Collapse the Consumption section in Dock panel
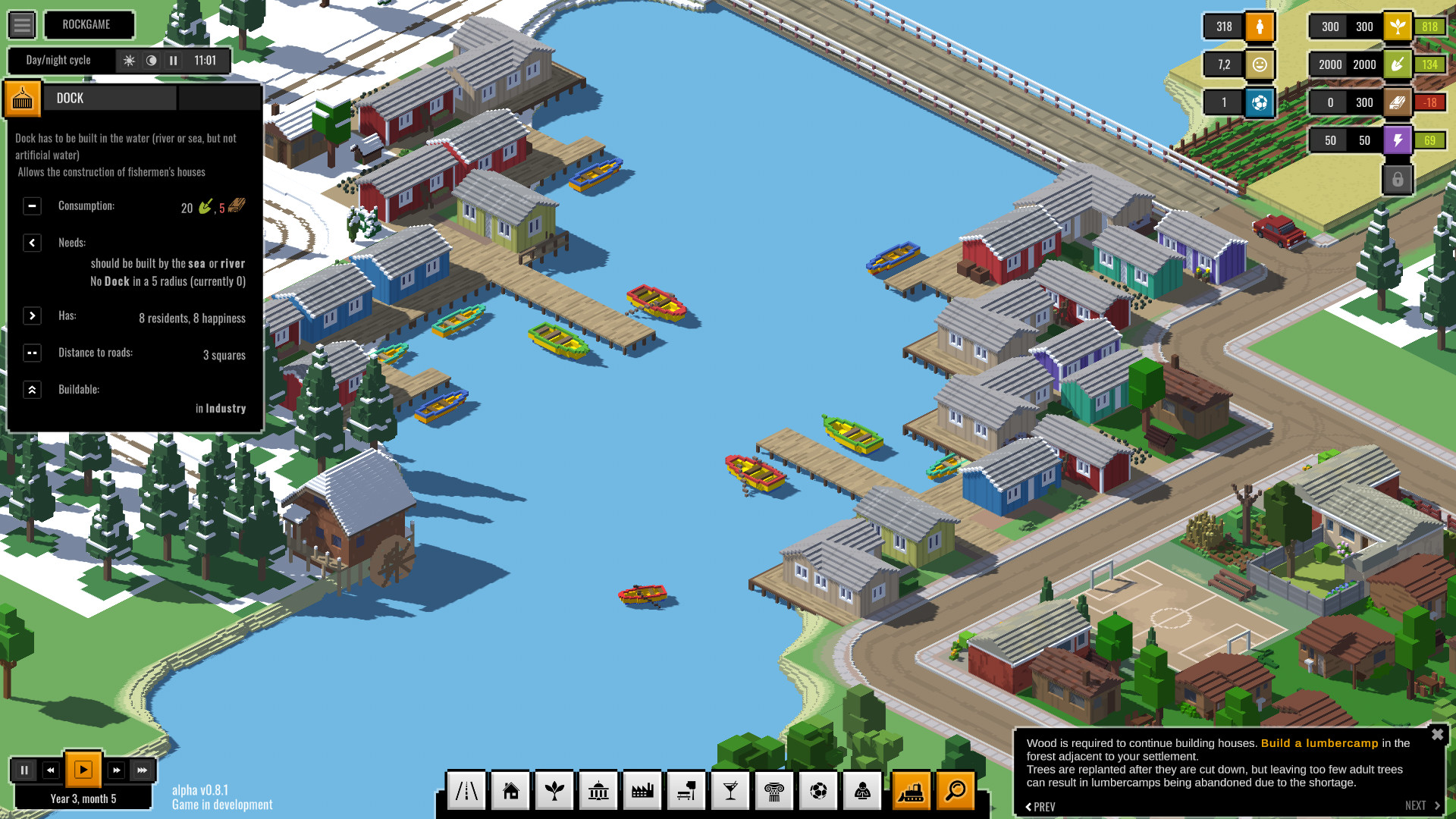 (x=32, y=206)
